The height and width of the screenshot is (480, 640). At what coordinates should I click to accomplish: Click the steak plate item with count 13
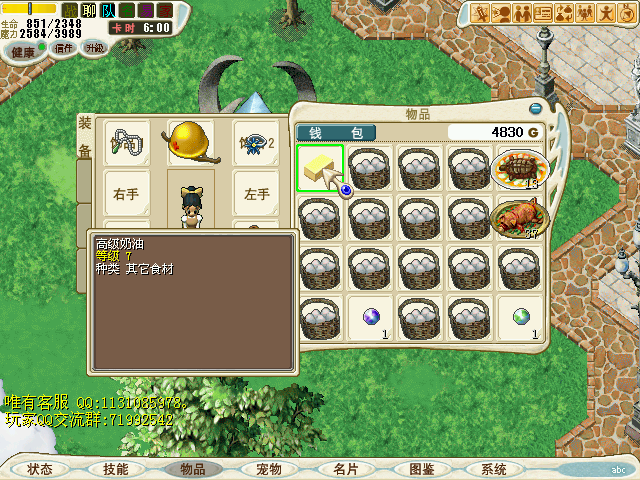pyautogui.click(x=519, y=168)
